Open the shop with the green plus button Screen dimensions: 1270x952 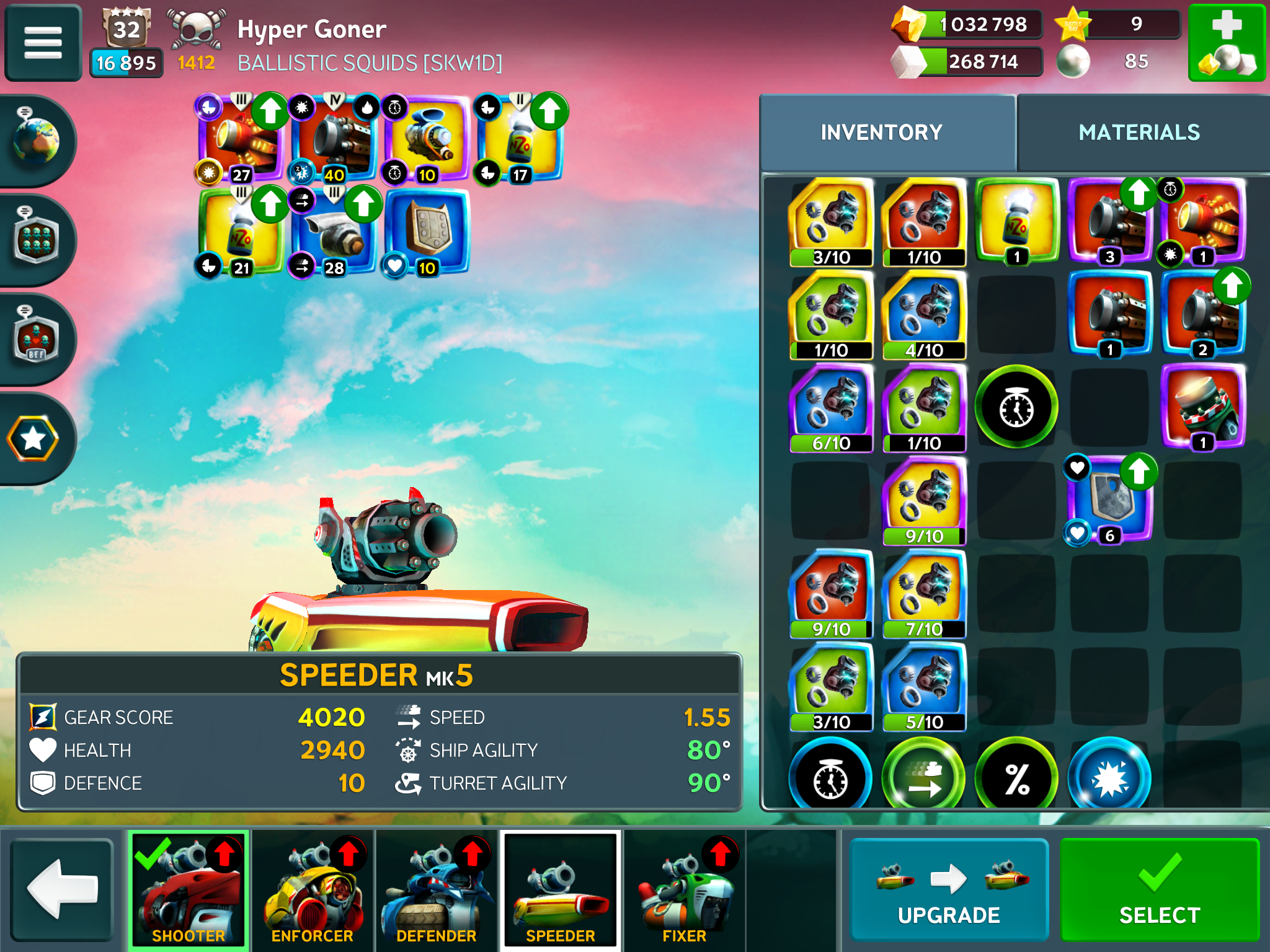[x=1226, y=43]
